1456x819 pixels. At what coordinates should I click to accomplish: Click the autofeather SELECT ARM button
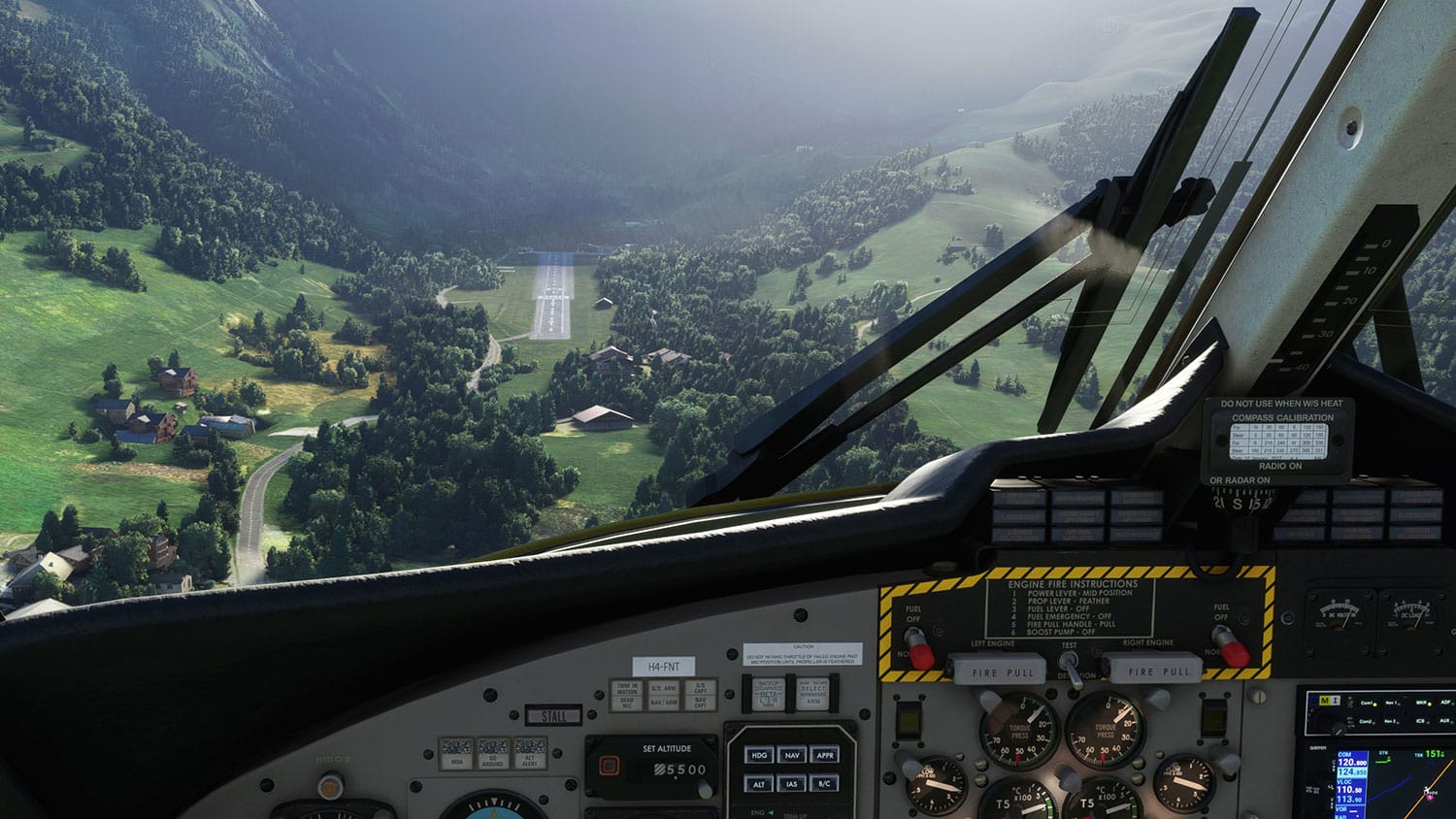[x=813, y=694]
